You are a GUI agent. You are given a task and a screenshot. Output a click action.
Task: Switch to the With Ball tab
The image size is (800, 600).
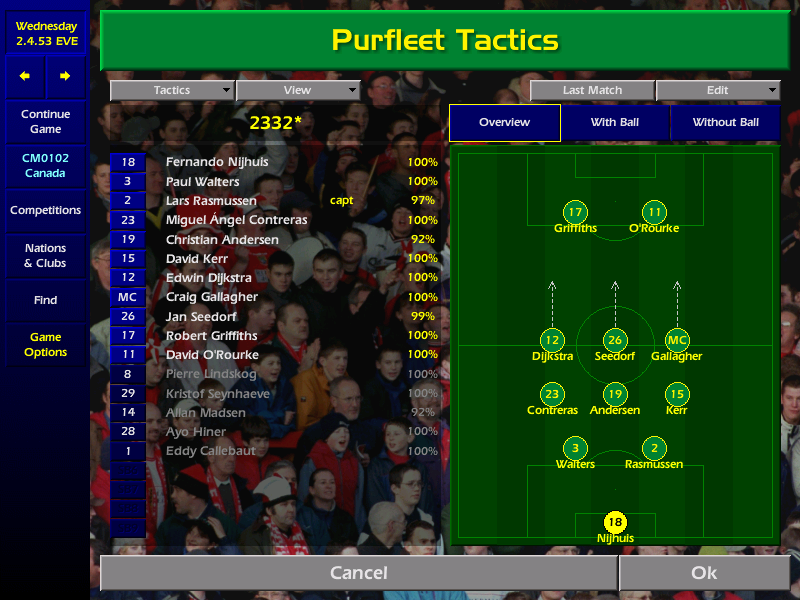(x=615, y=122)
